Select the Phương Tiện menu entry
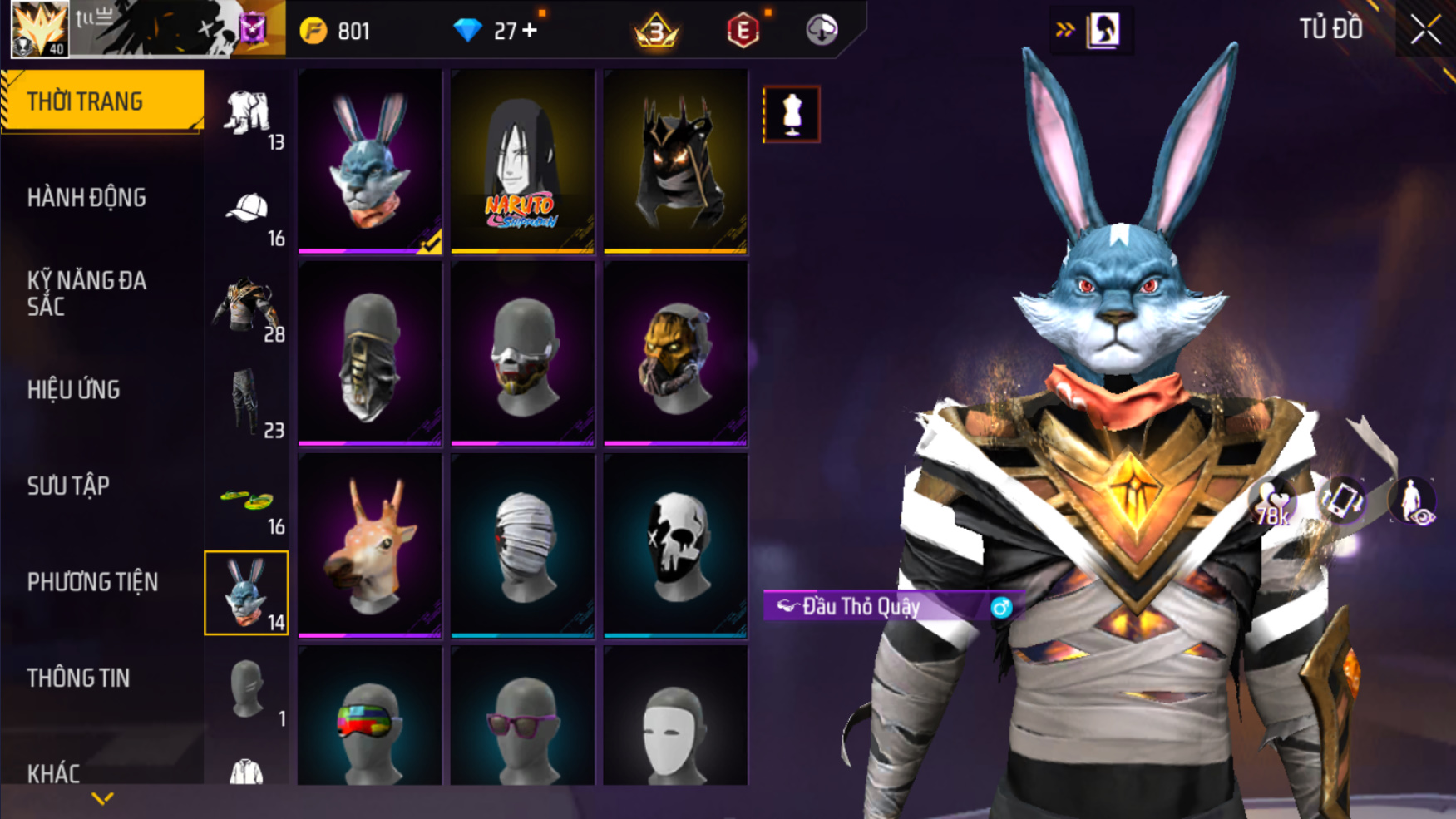This screenshot has width=1456, height=819. click(x=92, y=582)
